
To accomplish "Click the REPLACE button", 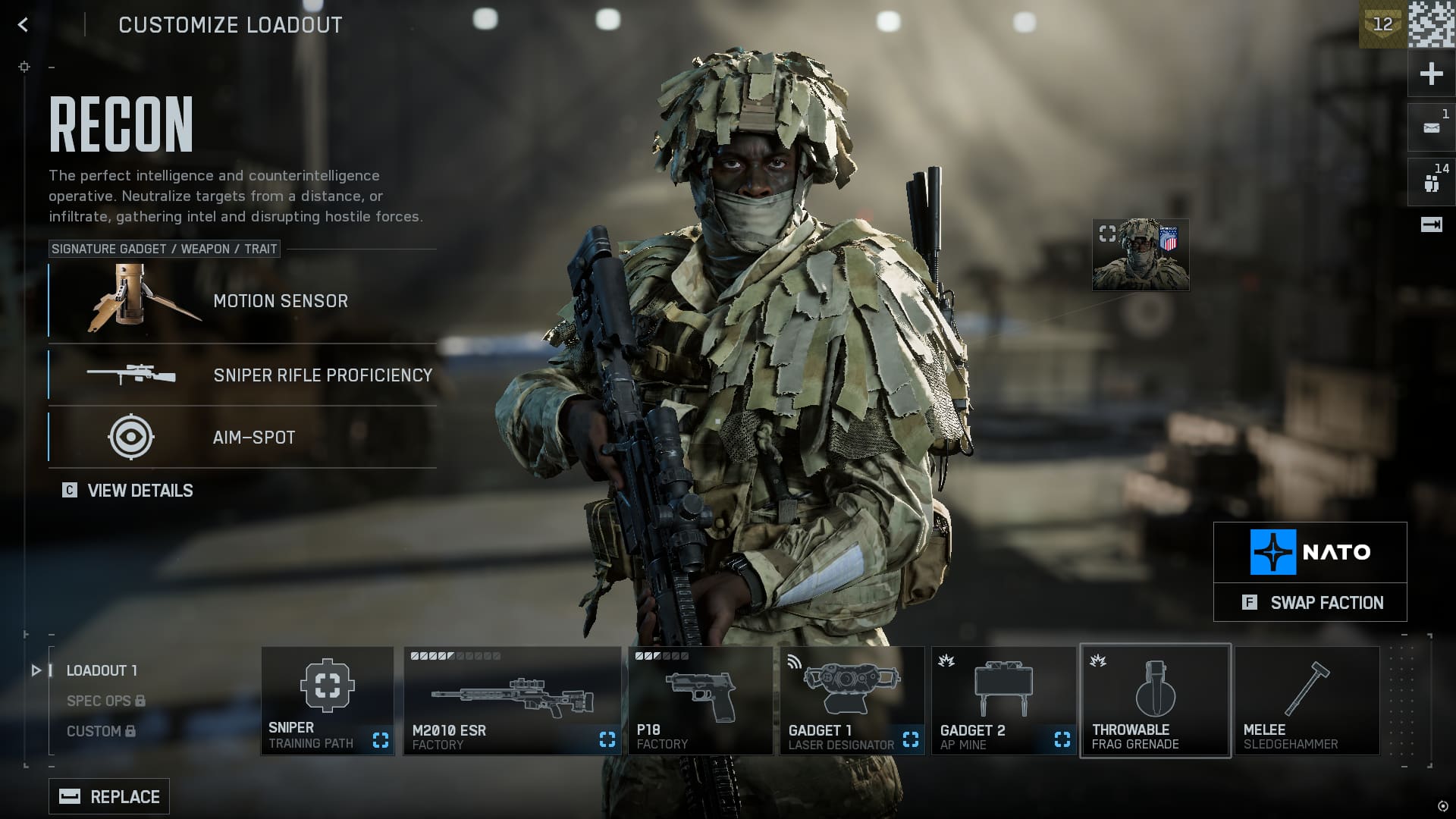I will click(108, 796).
